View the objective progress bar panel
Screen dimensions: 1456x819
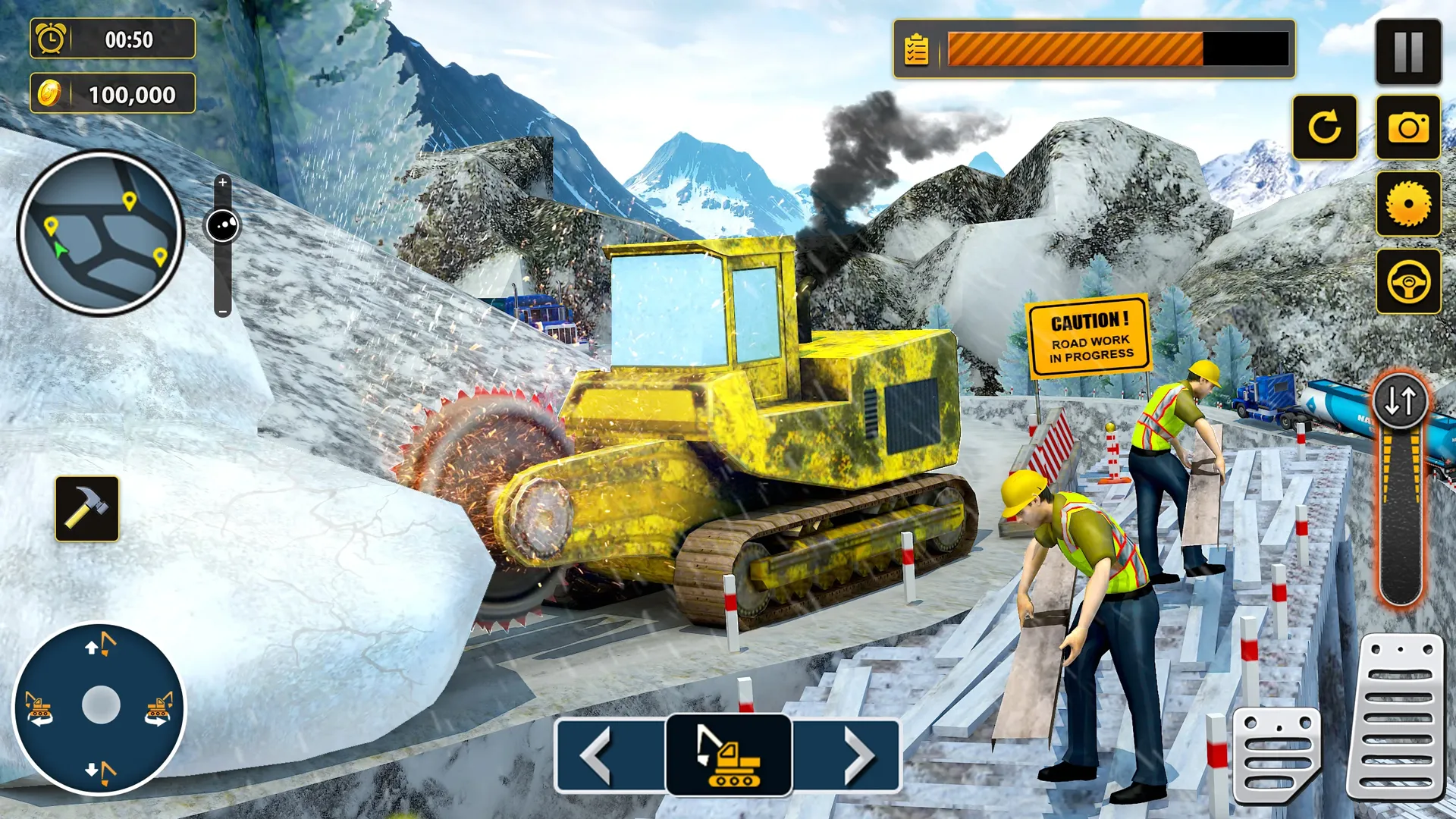pyautogui.click(x=1092, y=49)
